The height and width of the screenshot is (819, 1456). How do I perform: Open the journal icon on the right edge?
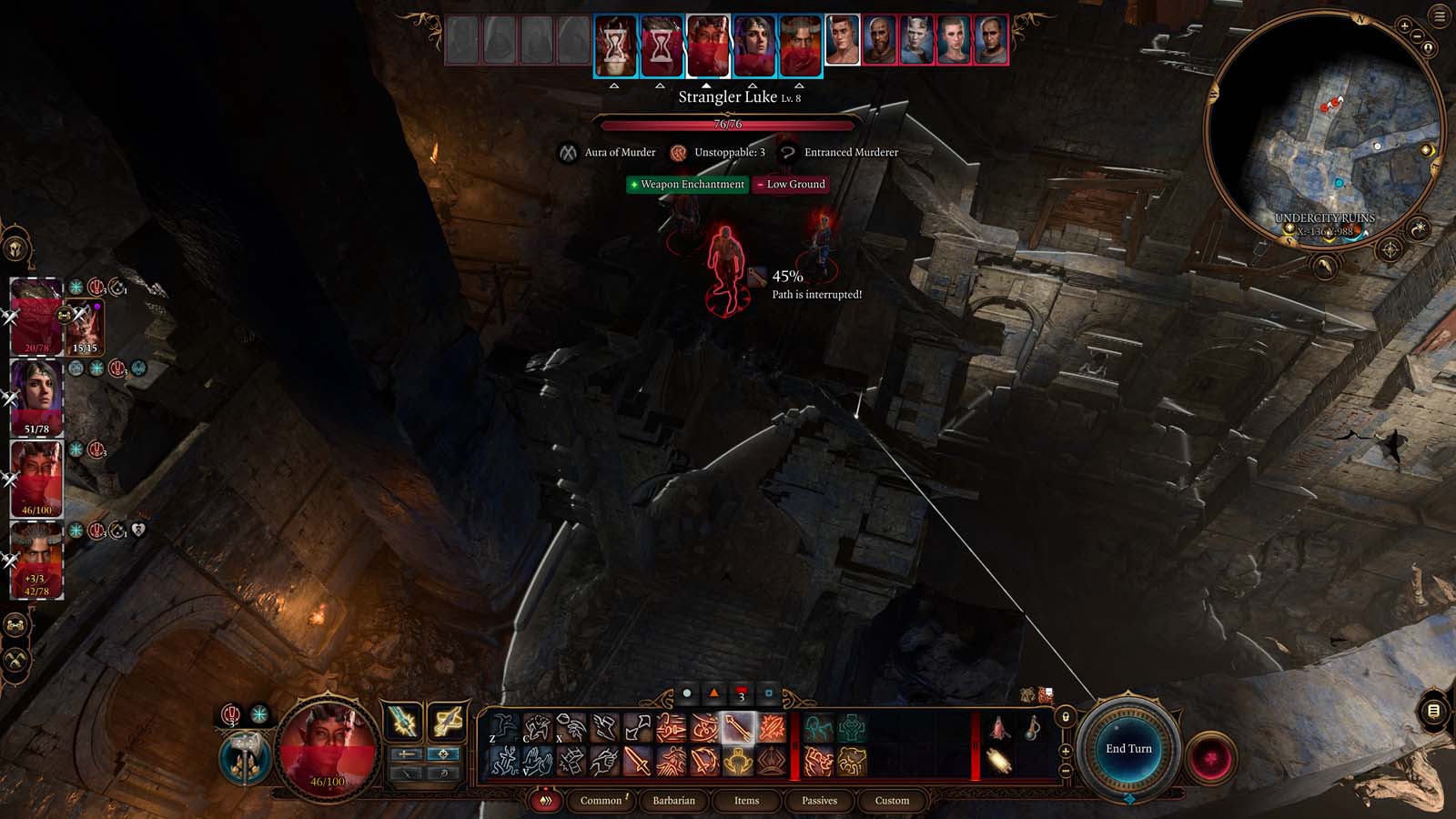pos(1434,709)
